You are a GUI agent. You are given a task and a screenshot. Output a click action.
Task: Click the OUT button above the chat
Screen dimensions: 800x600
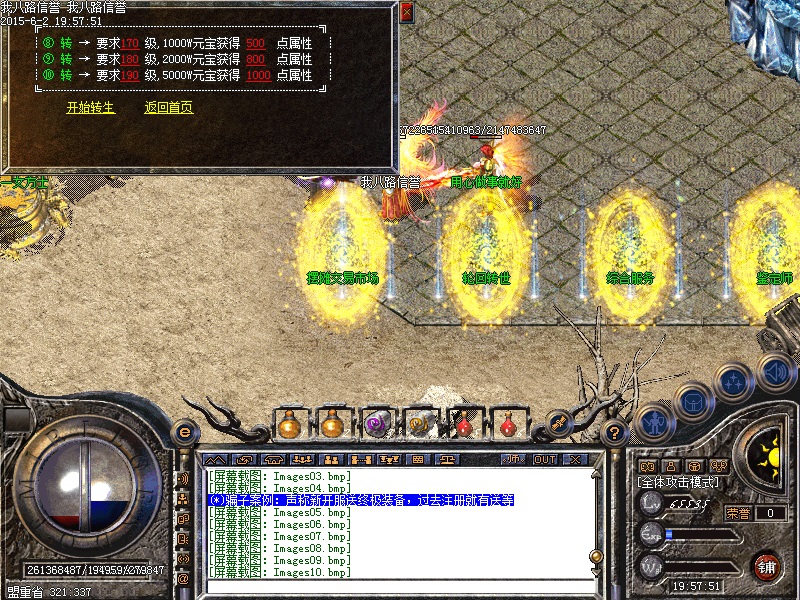click(545, 459)
